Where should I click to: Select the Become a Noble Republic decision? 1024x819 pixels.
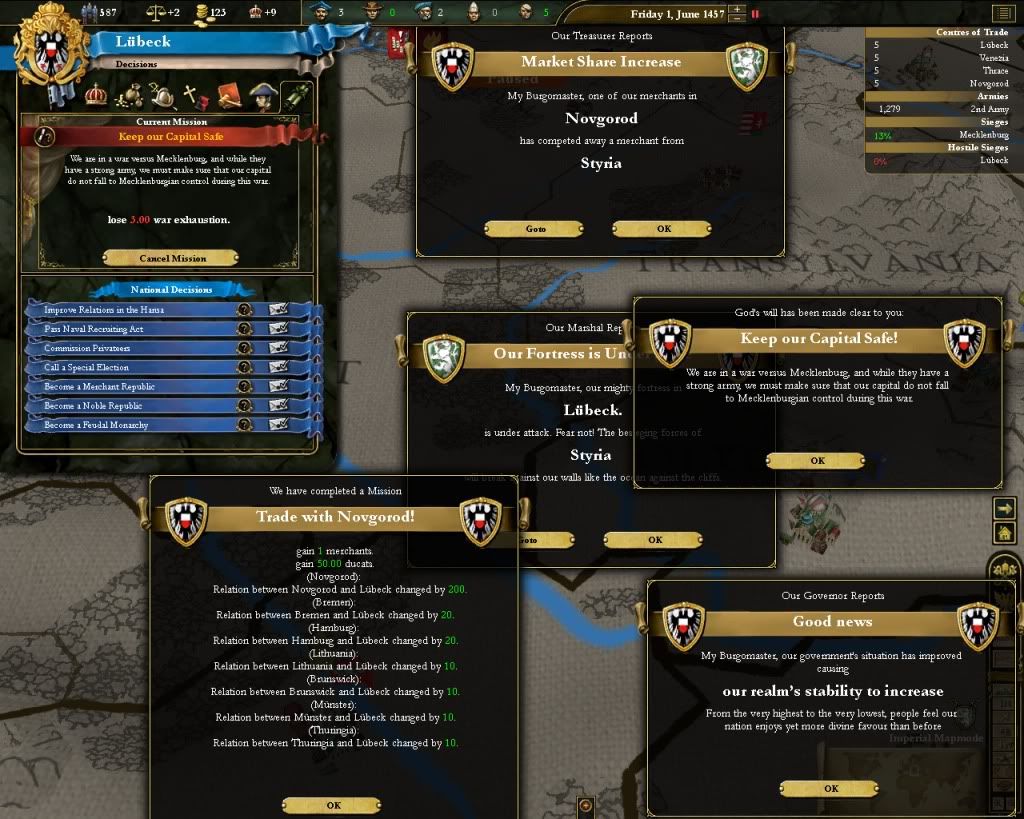tap(278, 406)
